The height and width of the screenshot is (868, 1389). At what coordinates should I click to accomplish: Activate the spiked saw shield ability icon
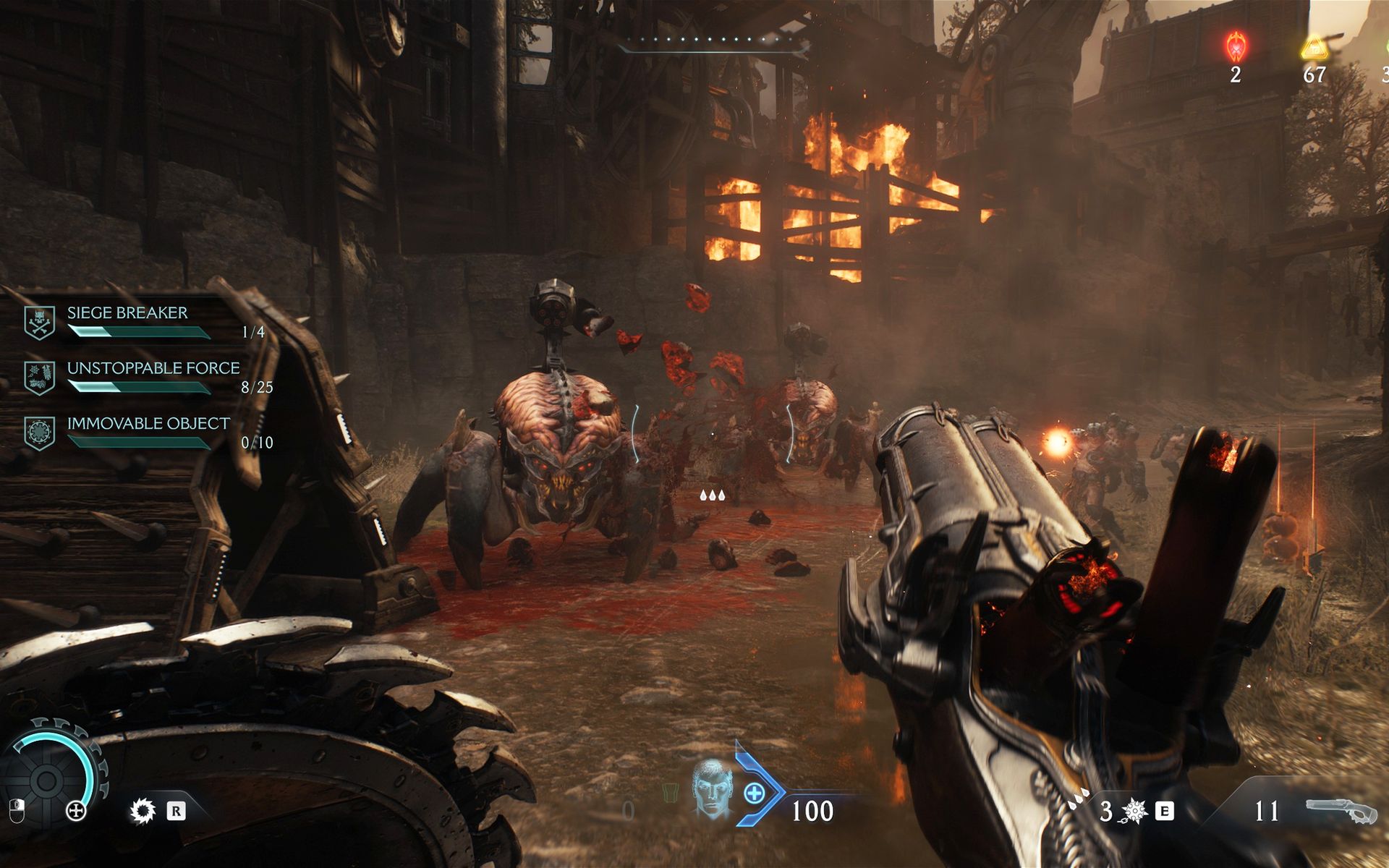pos(143,811)
